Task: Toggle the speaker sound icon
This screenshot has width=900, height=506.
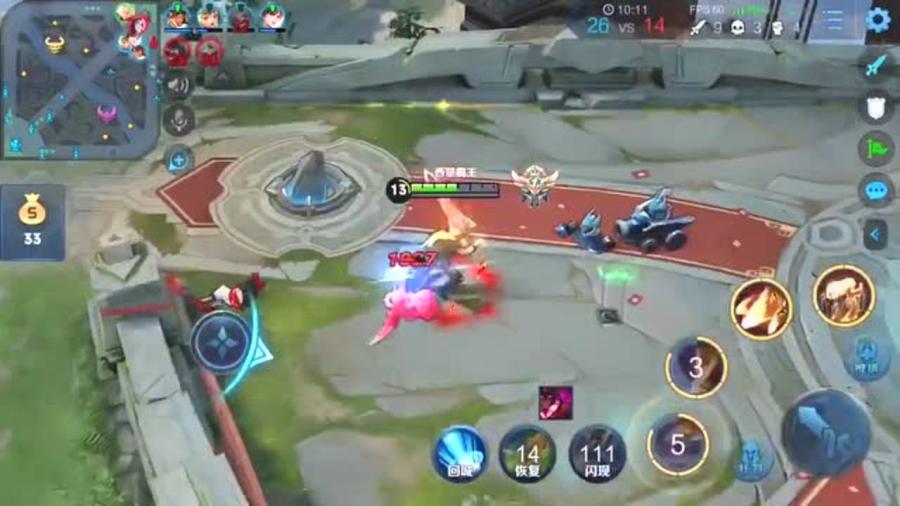Action: click(179, 86)
